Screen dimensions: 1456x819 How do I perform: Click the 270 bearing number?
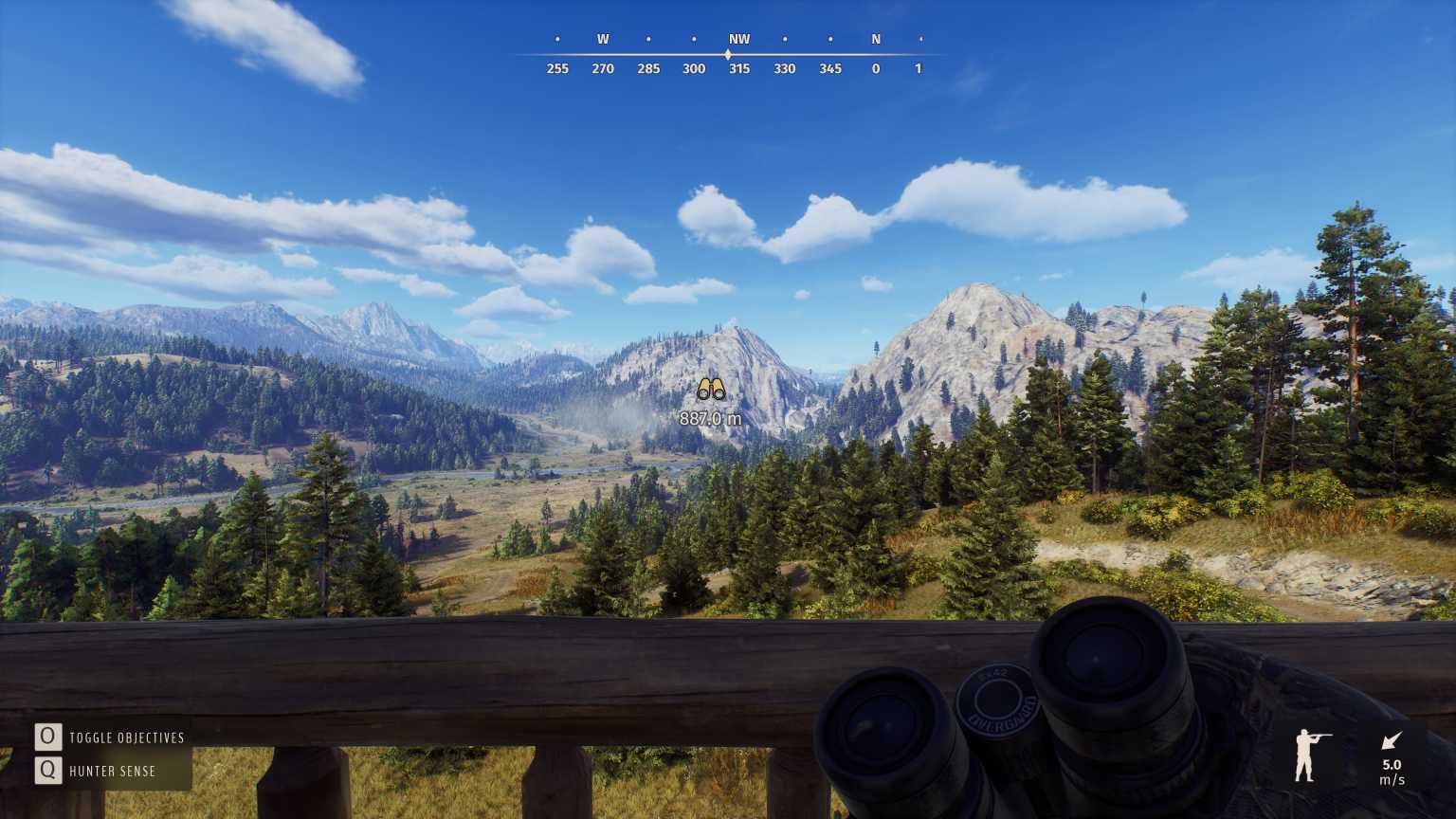603,68
